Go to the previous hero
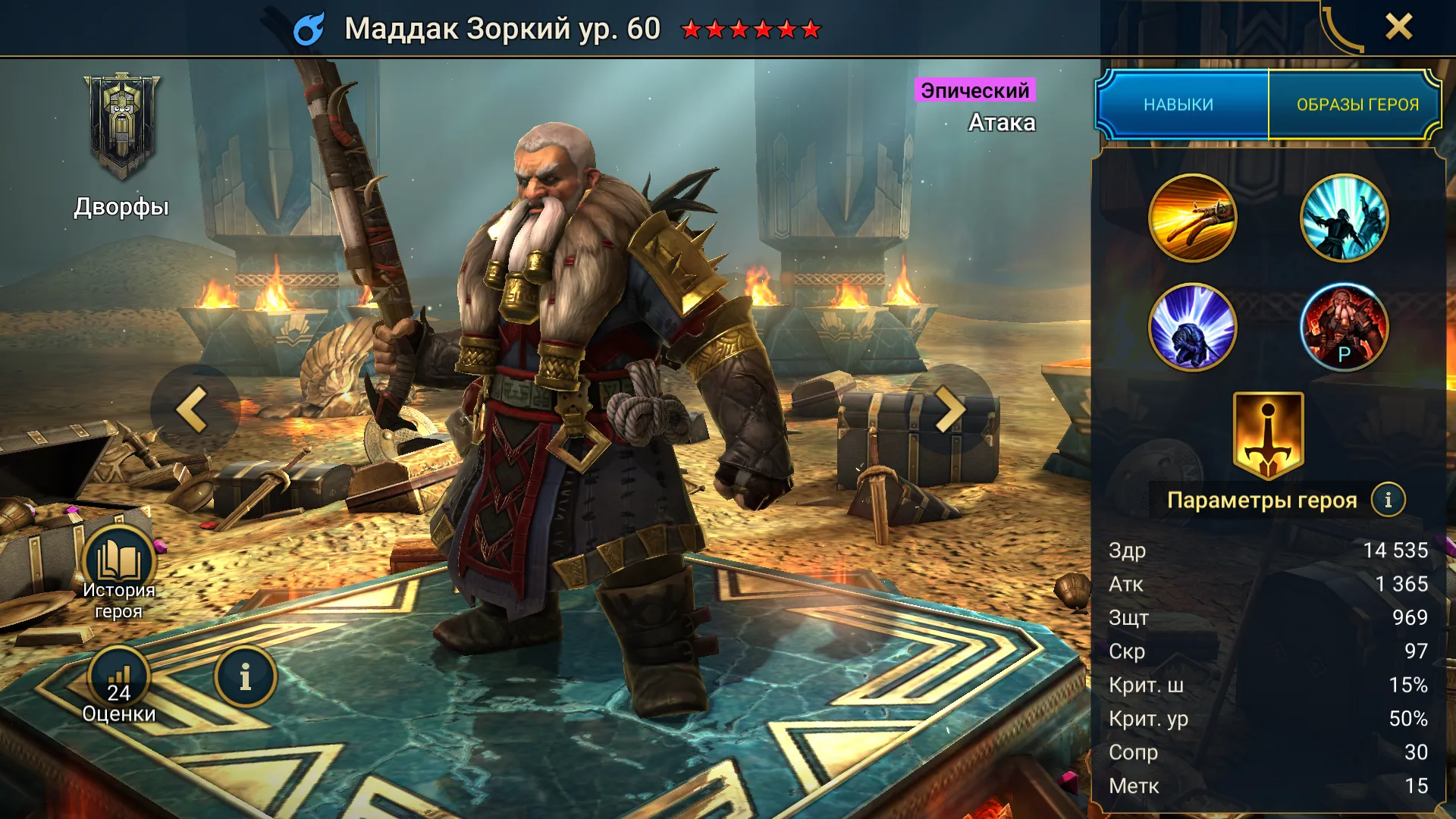This screenshot has height=819, width=1456. [x=194, y=409]
